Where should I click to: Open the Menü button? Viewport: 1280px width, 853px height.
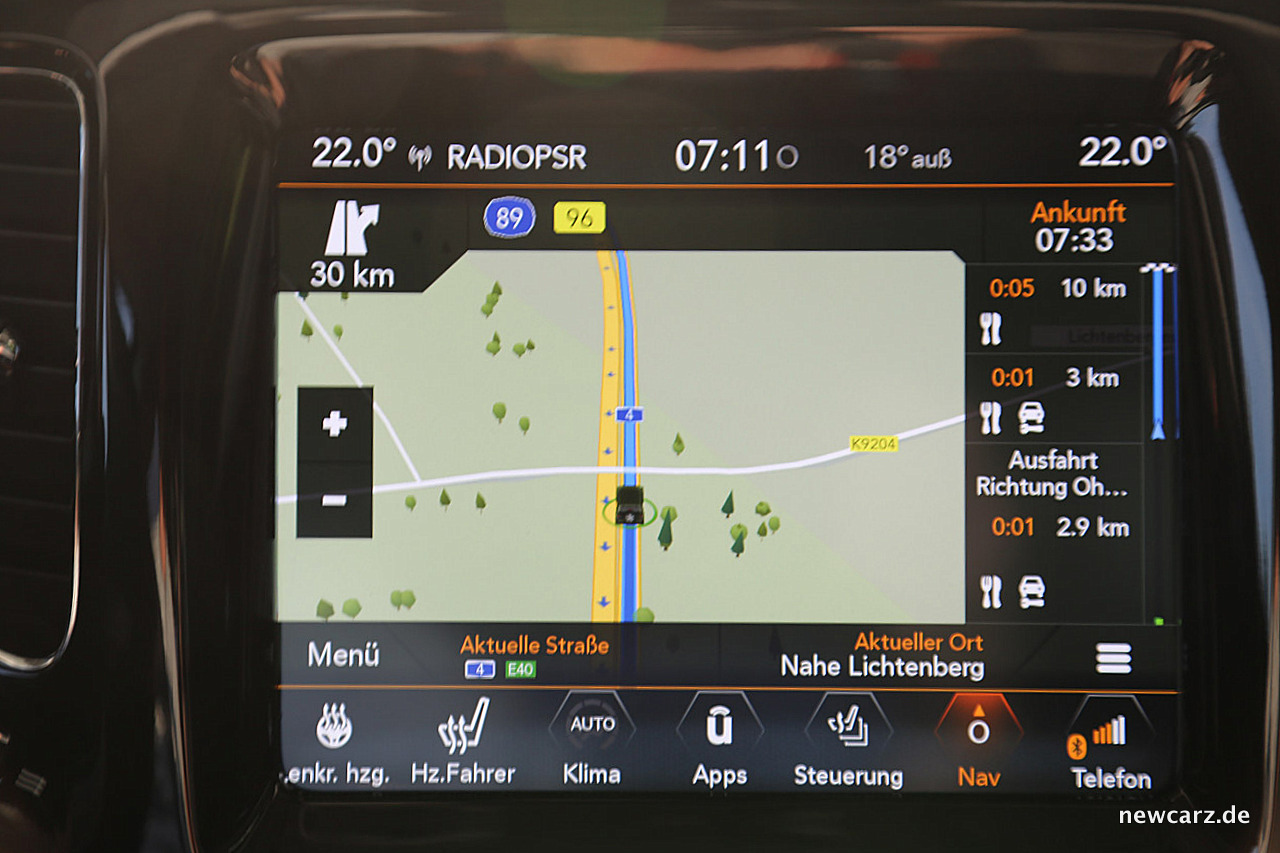coord(343,656)
